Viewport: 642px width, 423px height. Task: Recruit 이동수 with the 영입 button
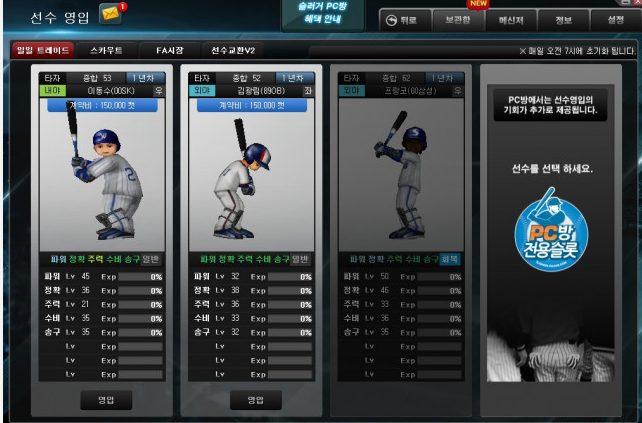tap(107, 399)
